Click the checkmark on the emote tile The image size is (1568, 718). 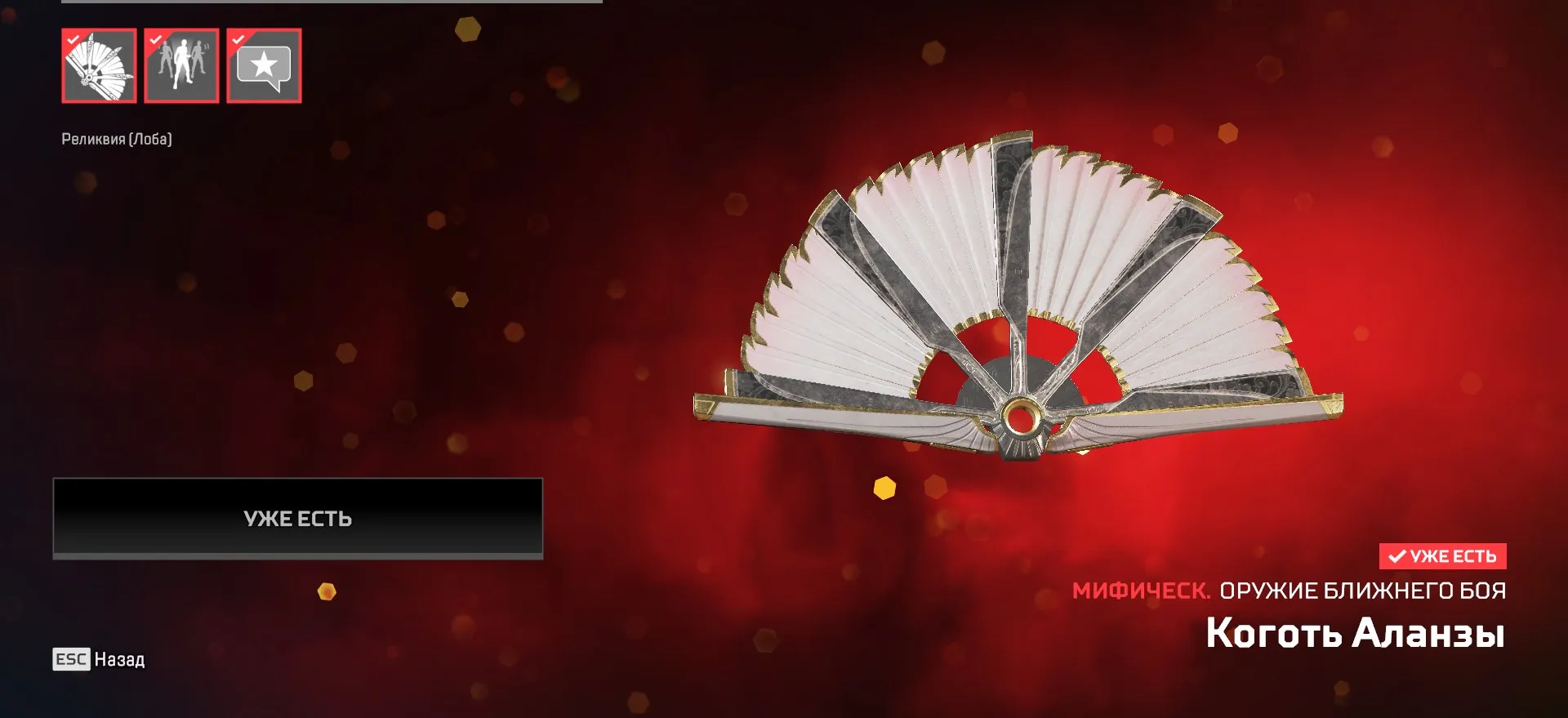coord(155,38)
